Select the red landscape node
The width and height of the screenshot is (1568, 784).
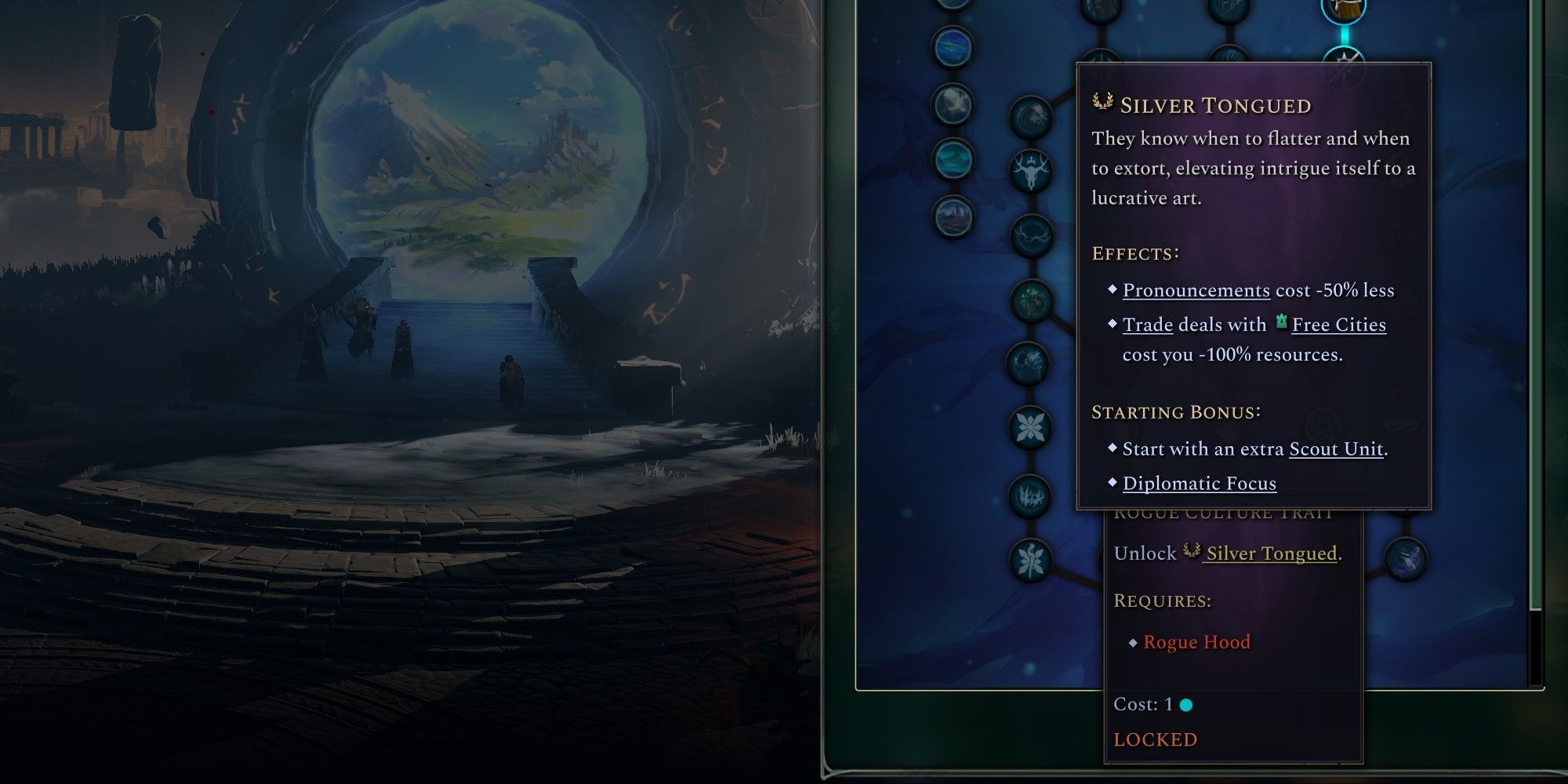point(953,215)
